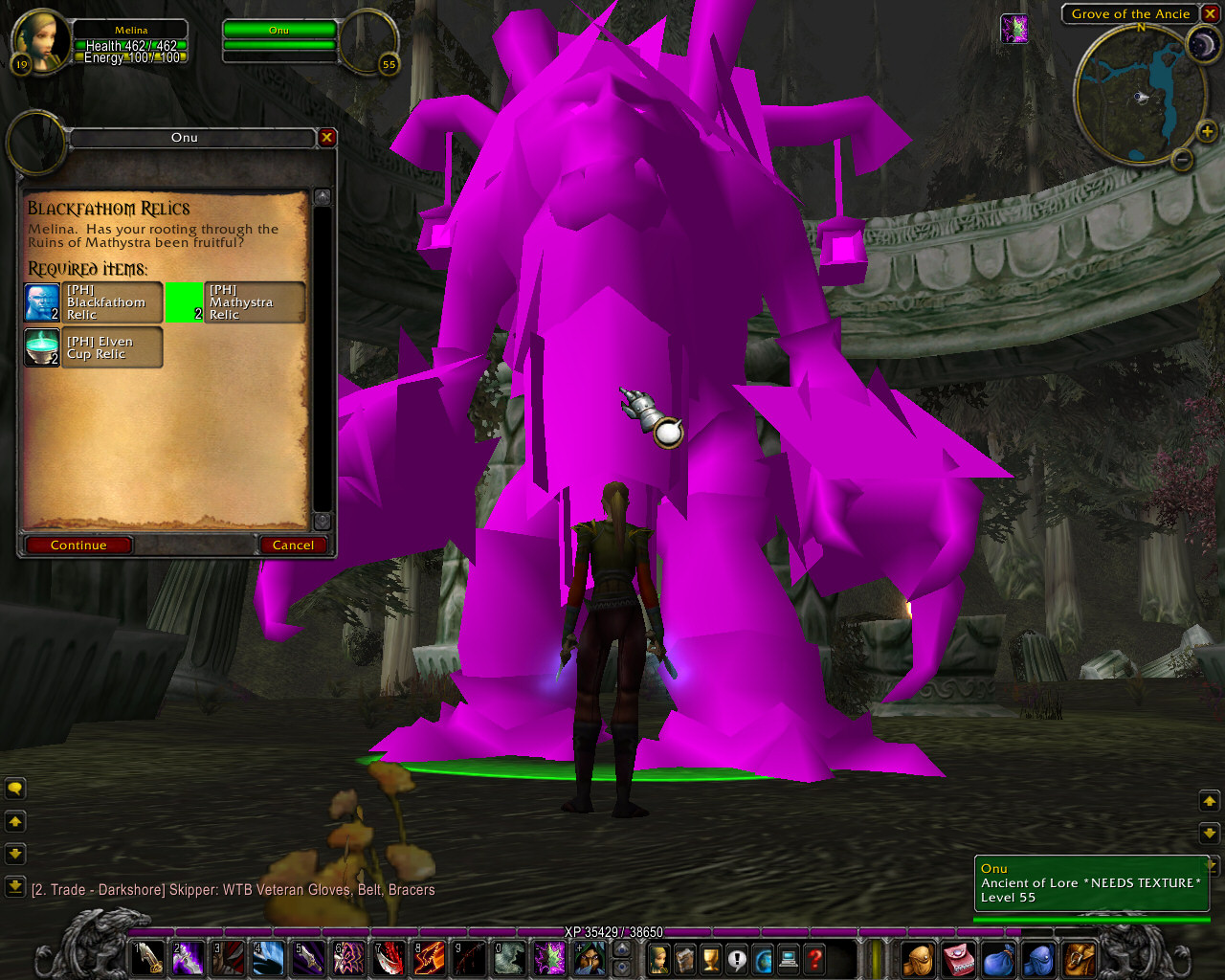Inspect the [PH] Blackfathom Relic item icon
Screen dimensions: 1225x980
pyautogui.click(x=42, y=301)
